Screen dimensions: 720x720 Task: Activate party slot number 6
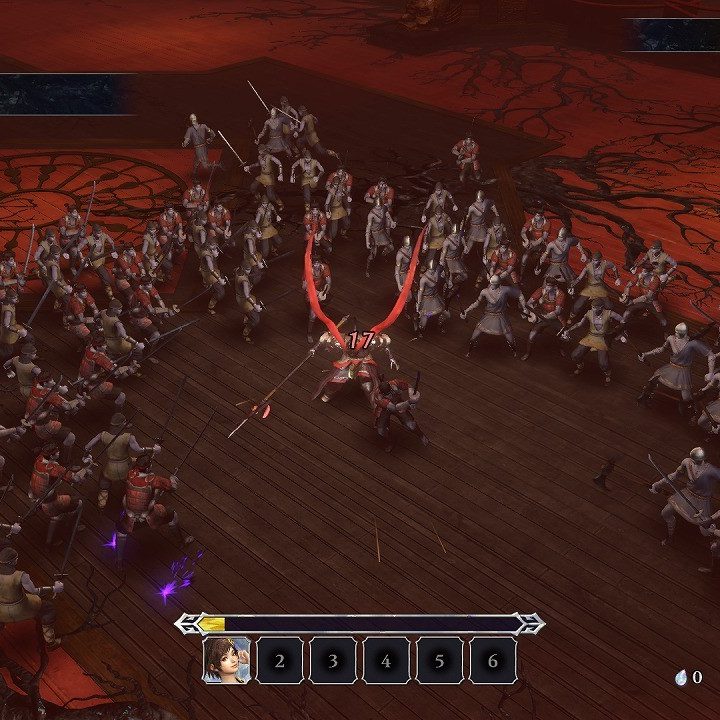coord(492,660)
